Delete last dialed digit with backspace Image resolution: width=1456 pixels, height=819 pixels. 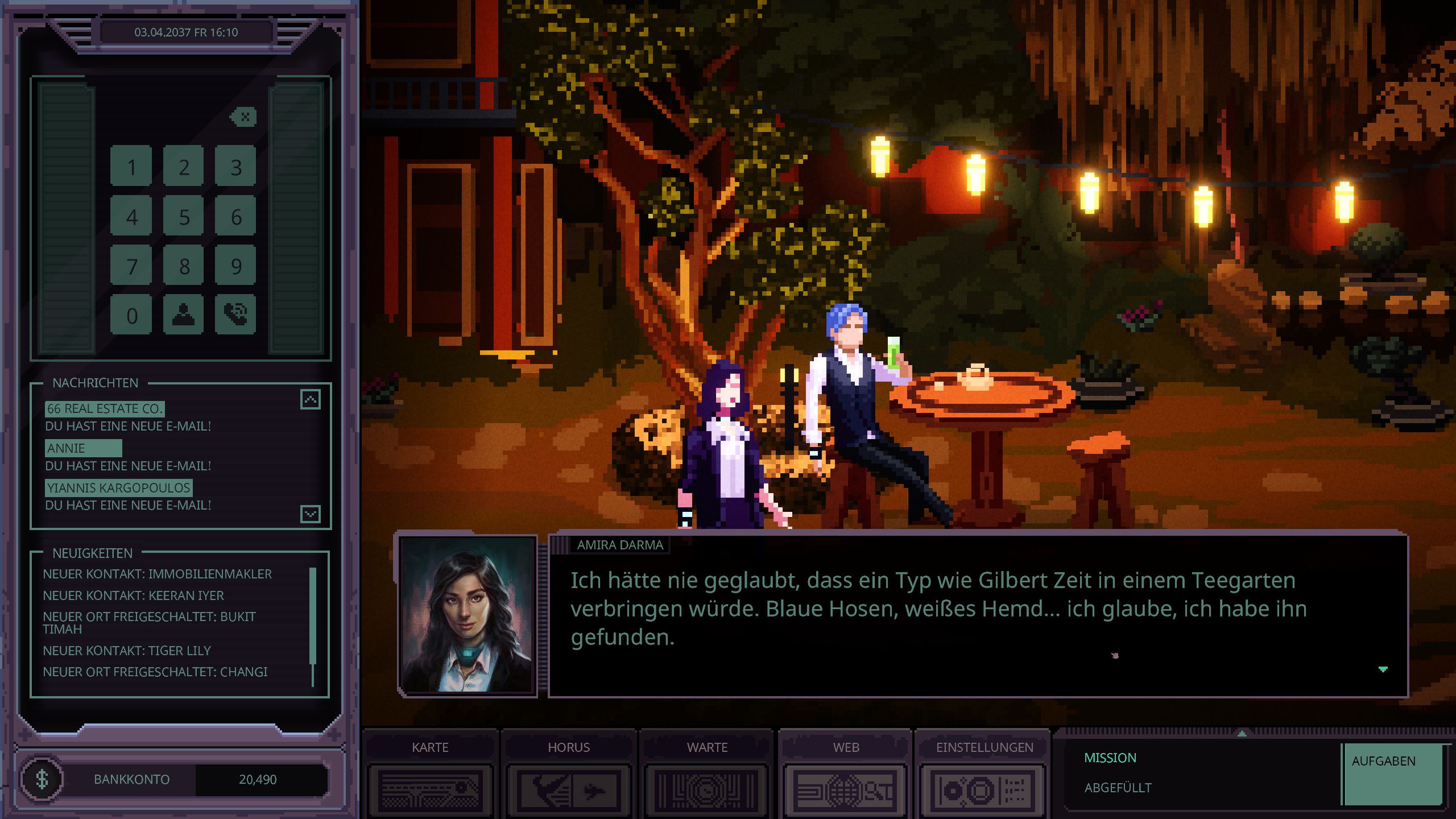tap(244, 117)
